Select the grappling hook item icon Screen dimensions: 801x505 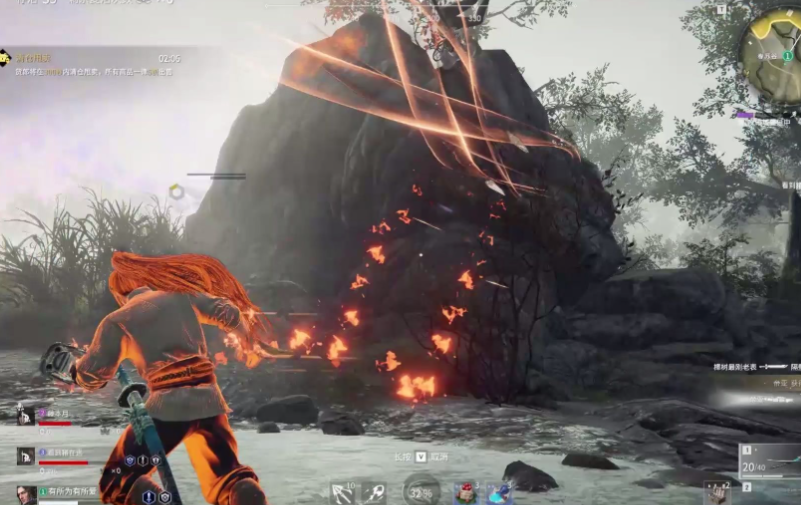[x=343, y=493]
